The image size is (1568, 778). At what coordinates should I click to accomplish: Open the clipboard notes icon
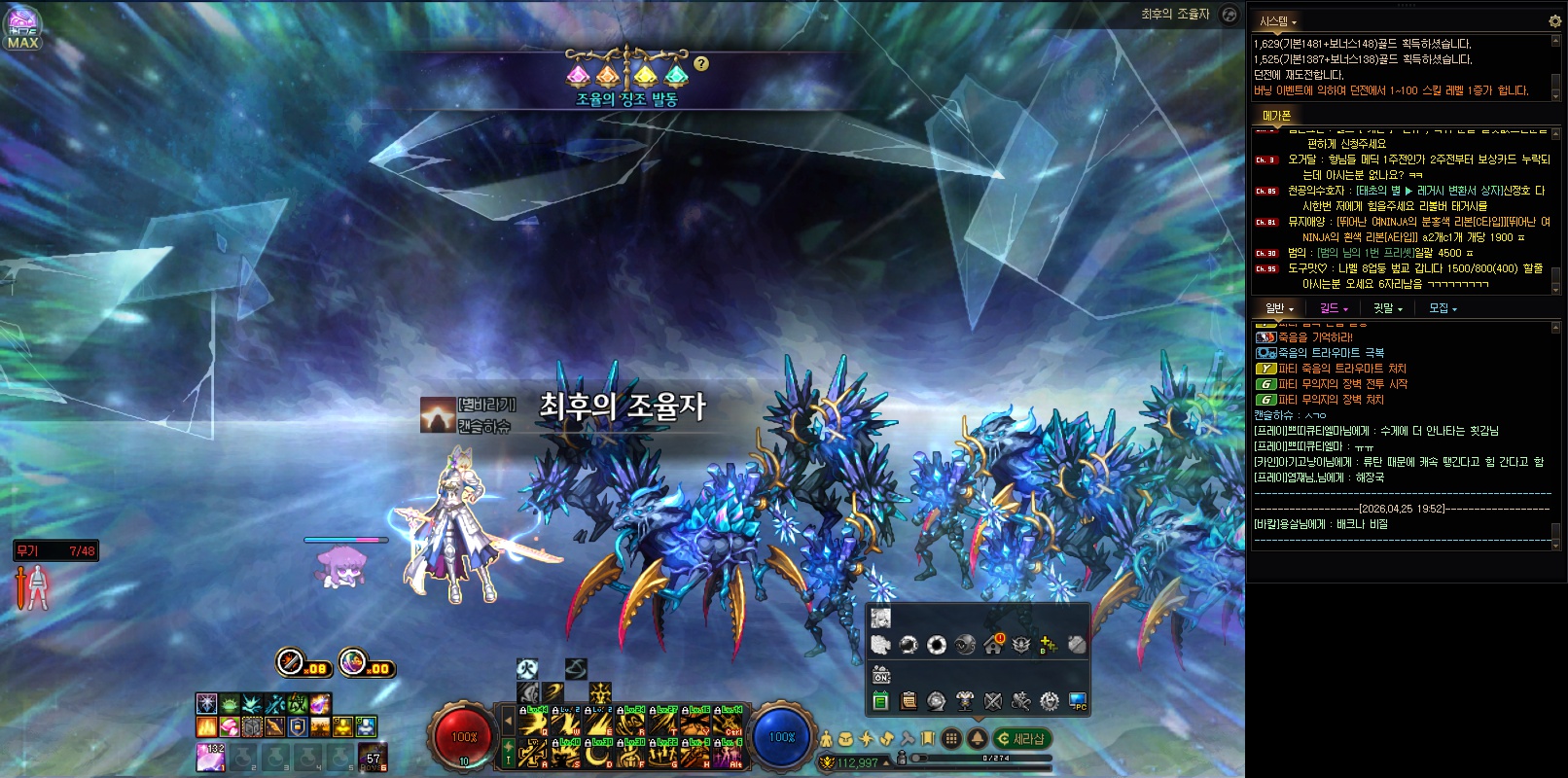click(909, 700)
